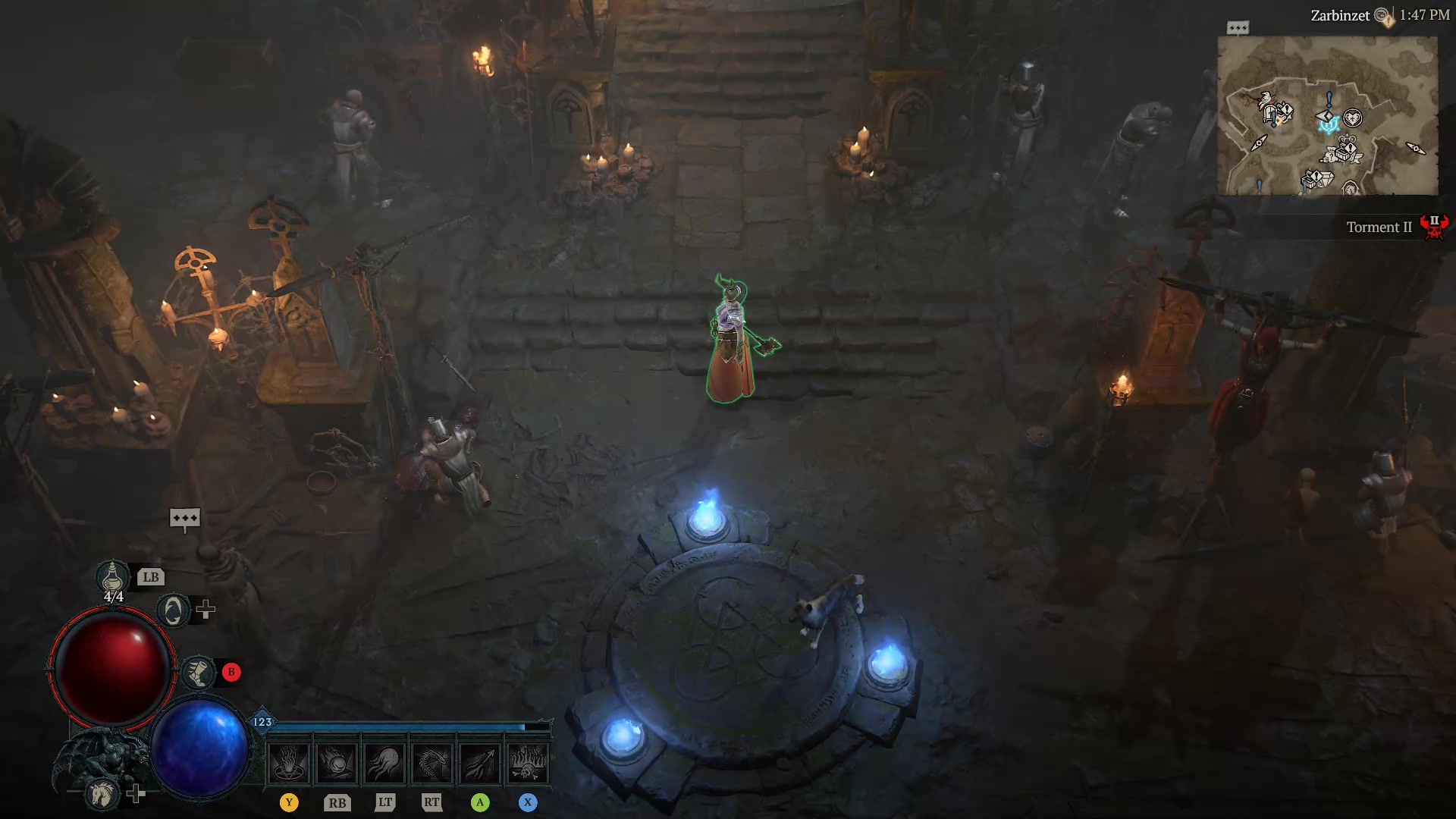Click the arrow skill in the A slot
This screenshot has width=1456, height=819.
[x=481, y=762]
